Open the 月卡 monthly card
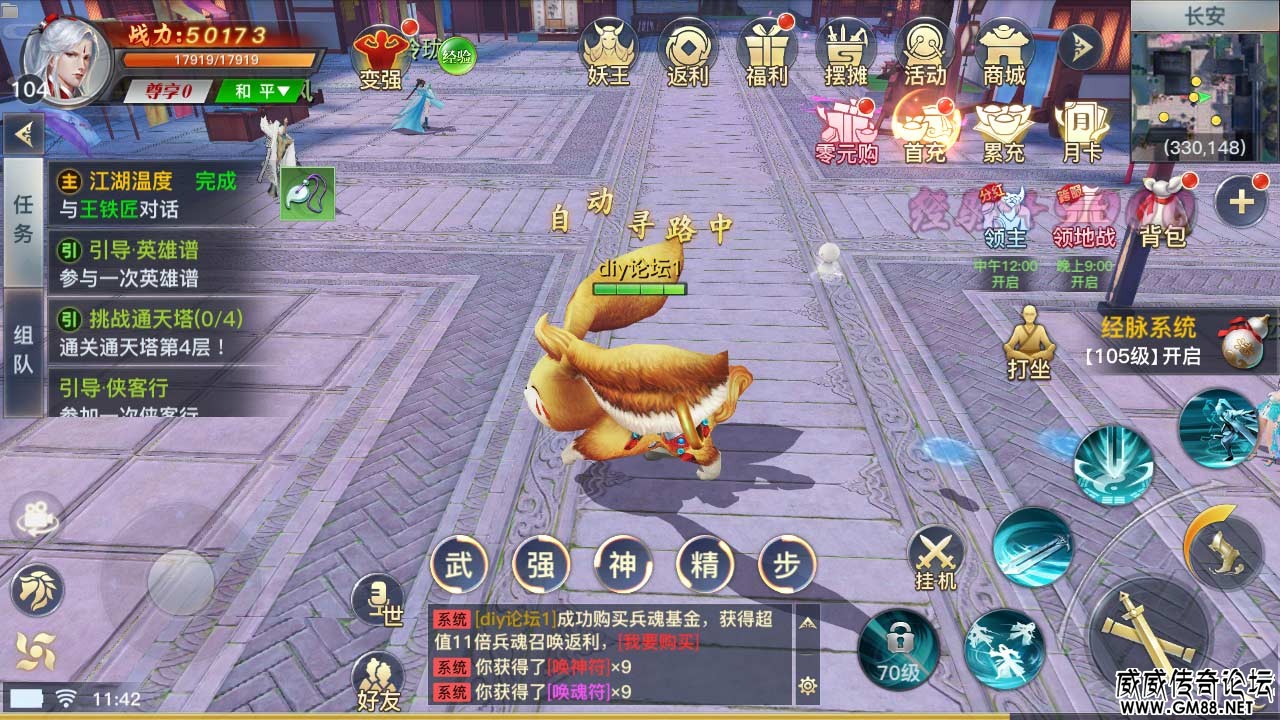The width and height of the screenshot is (1280, 720). pyautogui.click(x=1083, y=130)
